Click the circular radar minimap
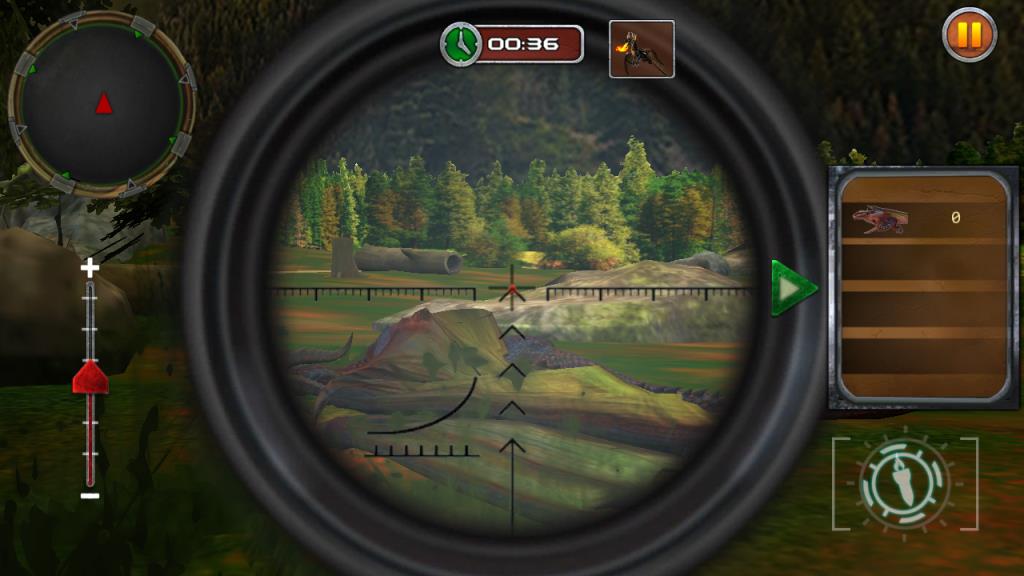The width and height of the screenshot is (1024, 576). point(102,102)
